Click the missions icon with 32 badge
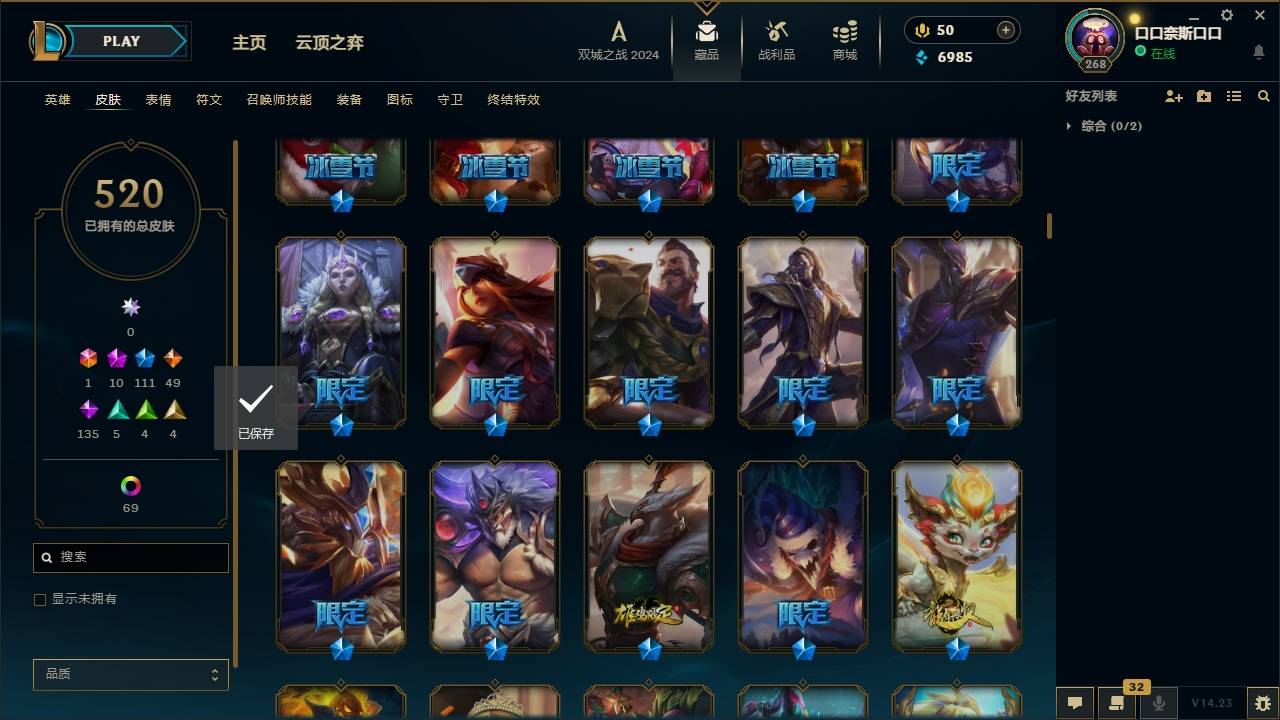1280x720 pixels. click(1117, 704)
